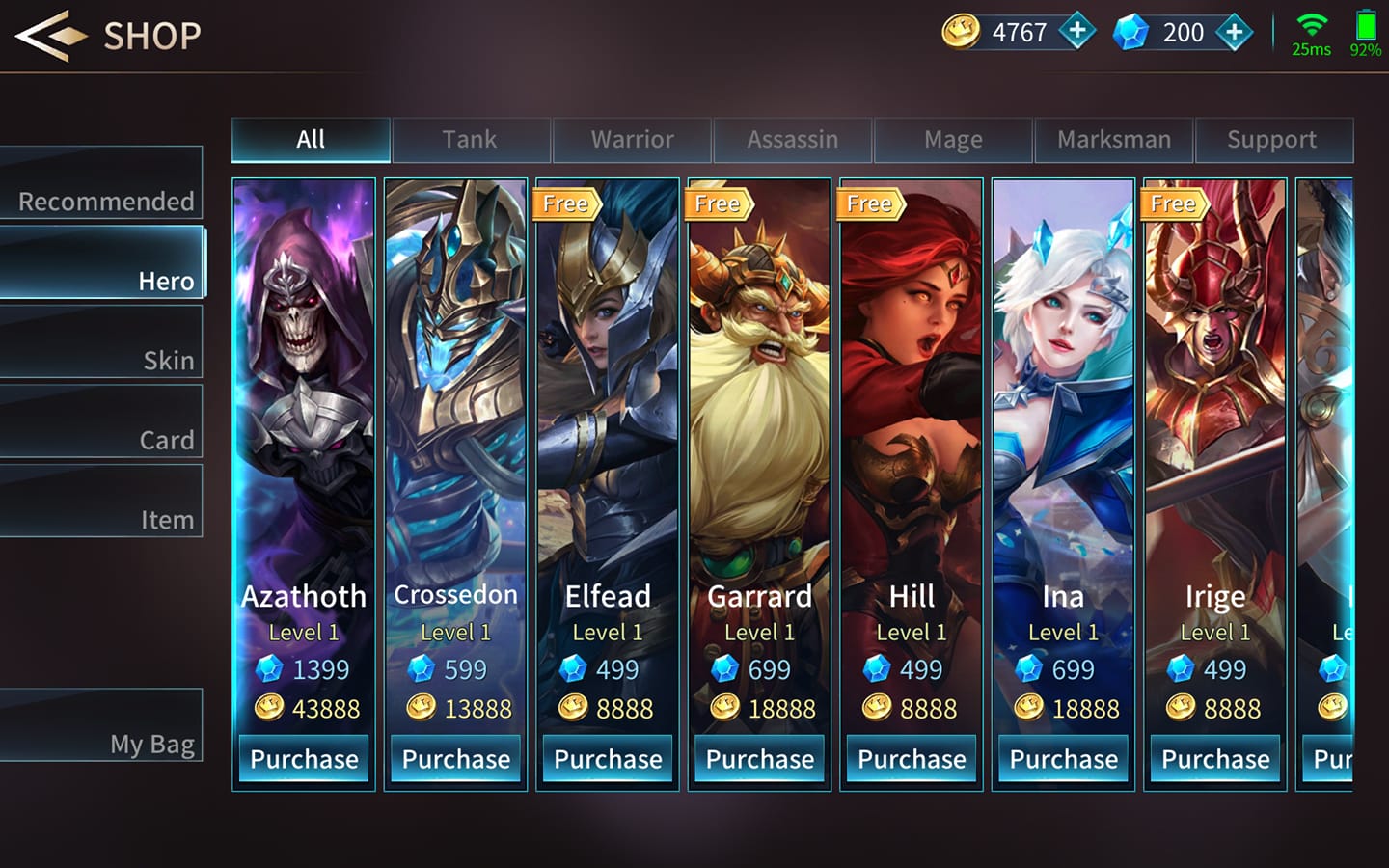Purchase the hero Crossedon
The width and height of the screenshot is (1389, 868).
pyautogui.click(x=456, y=759)
